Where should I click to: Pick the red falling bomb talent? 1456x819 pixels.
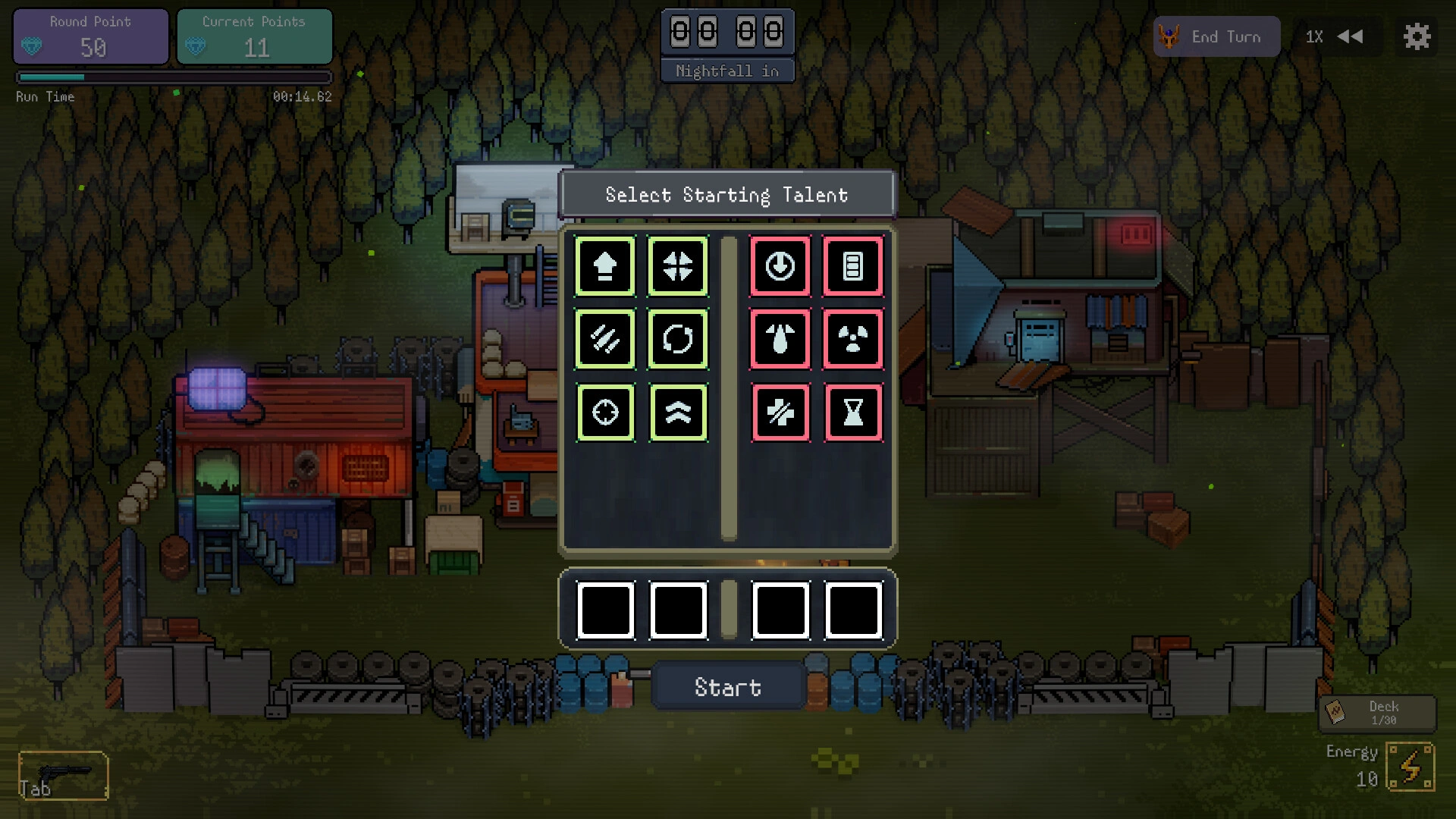(780, 339)
